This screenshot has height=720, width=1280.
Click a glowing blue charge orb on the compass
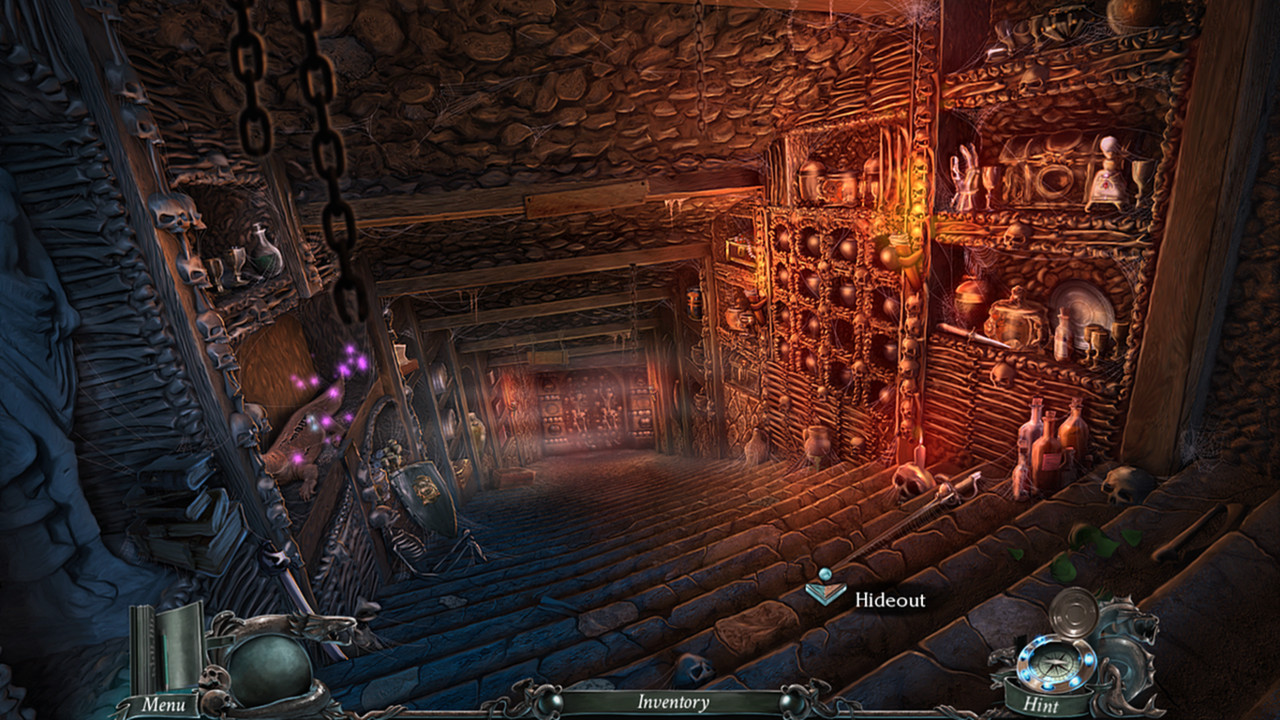coord(1088,660)
